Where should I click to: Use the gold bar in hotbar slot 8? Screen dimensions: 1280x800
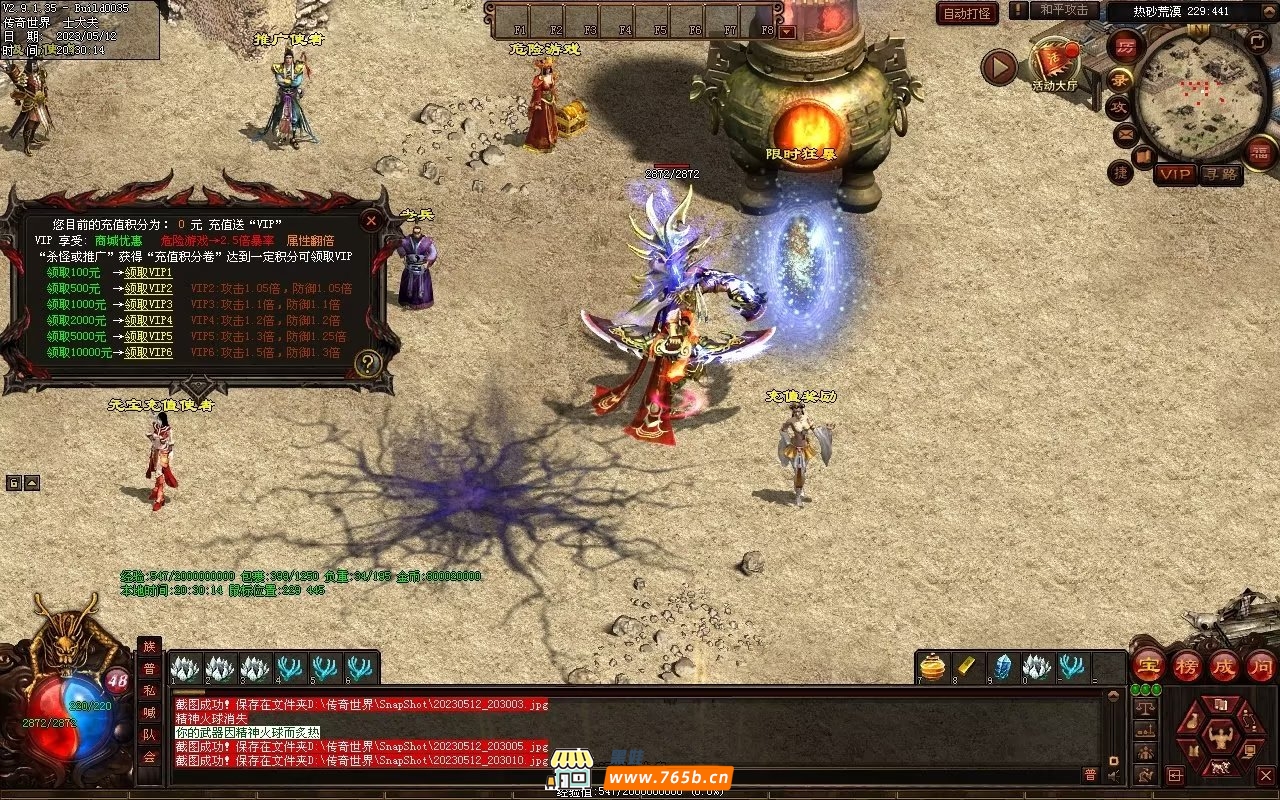(968, 667)
